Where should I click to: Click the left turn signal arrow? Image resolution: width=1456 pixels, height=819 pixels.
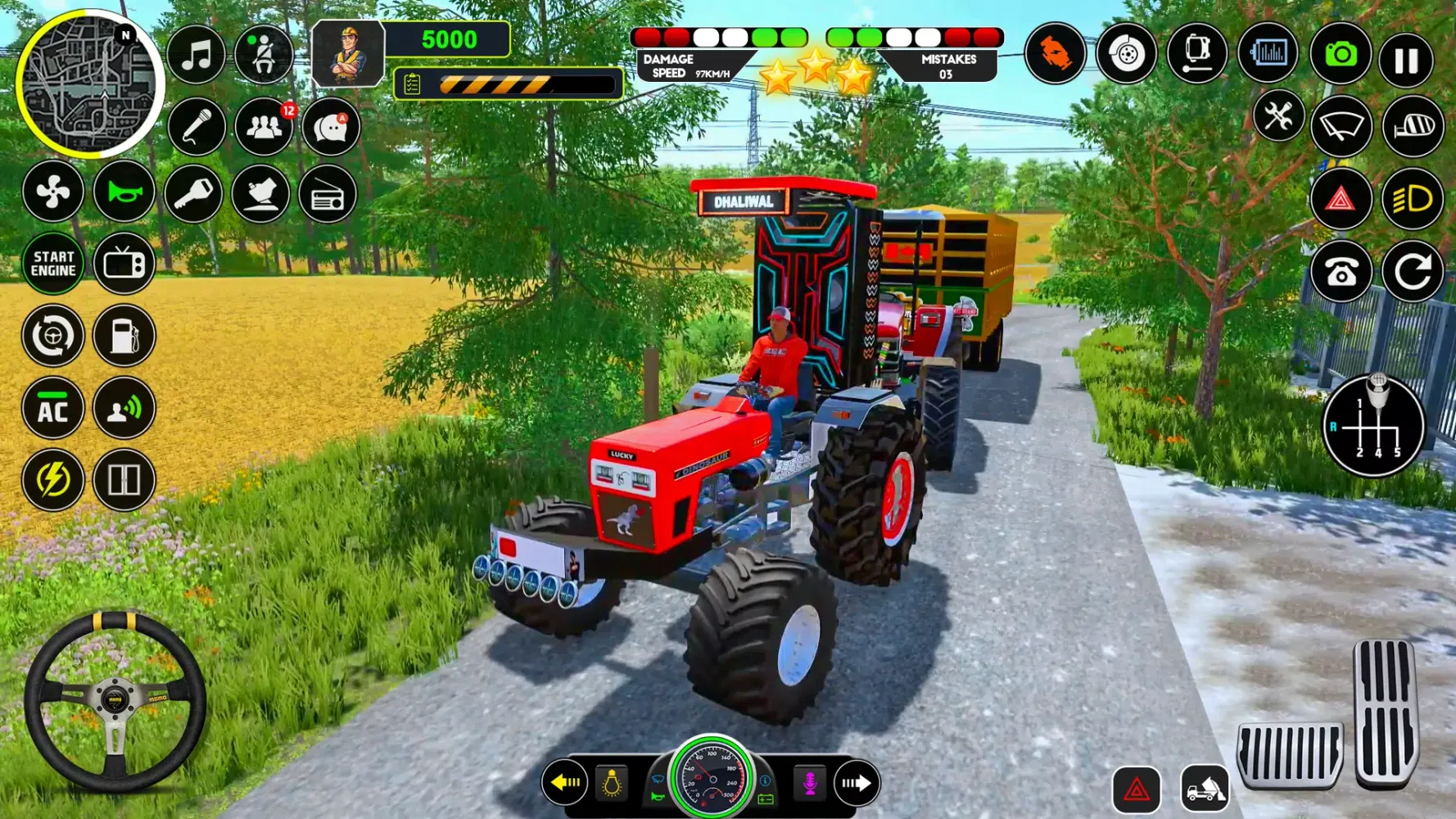[x=565, y=783]
